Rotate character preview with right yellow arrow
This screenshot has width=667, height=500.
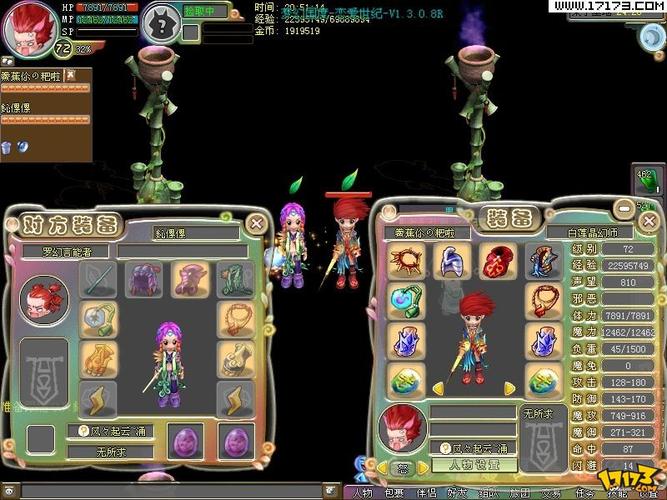[x=510, y=388]
